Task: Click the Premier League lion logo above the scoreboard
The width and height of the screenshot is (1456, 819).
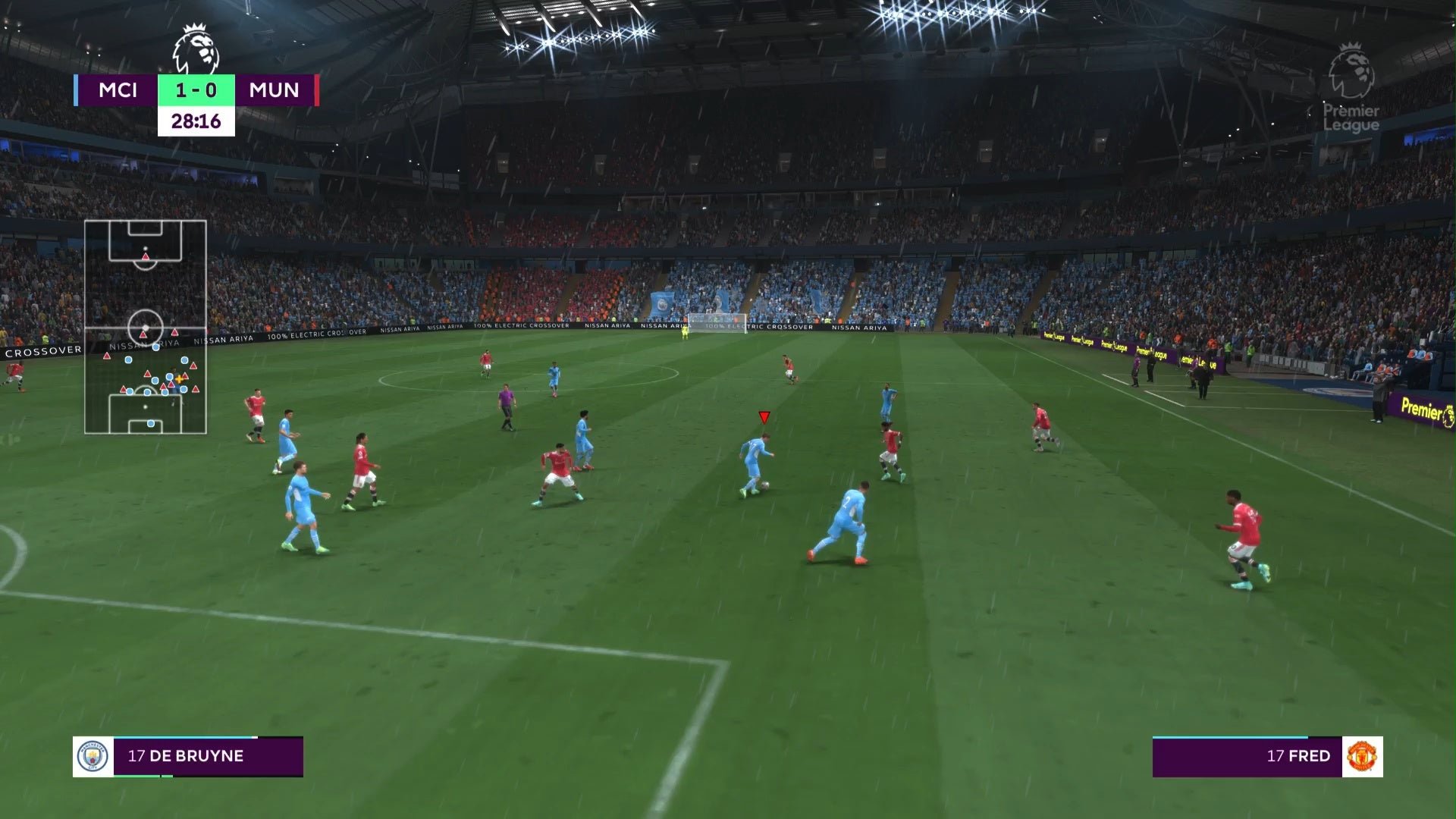Action: point(196,49)
